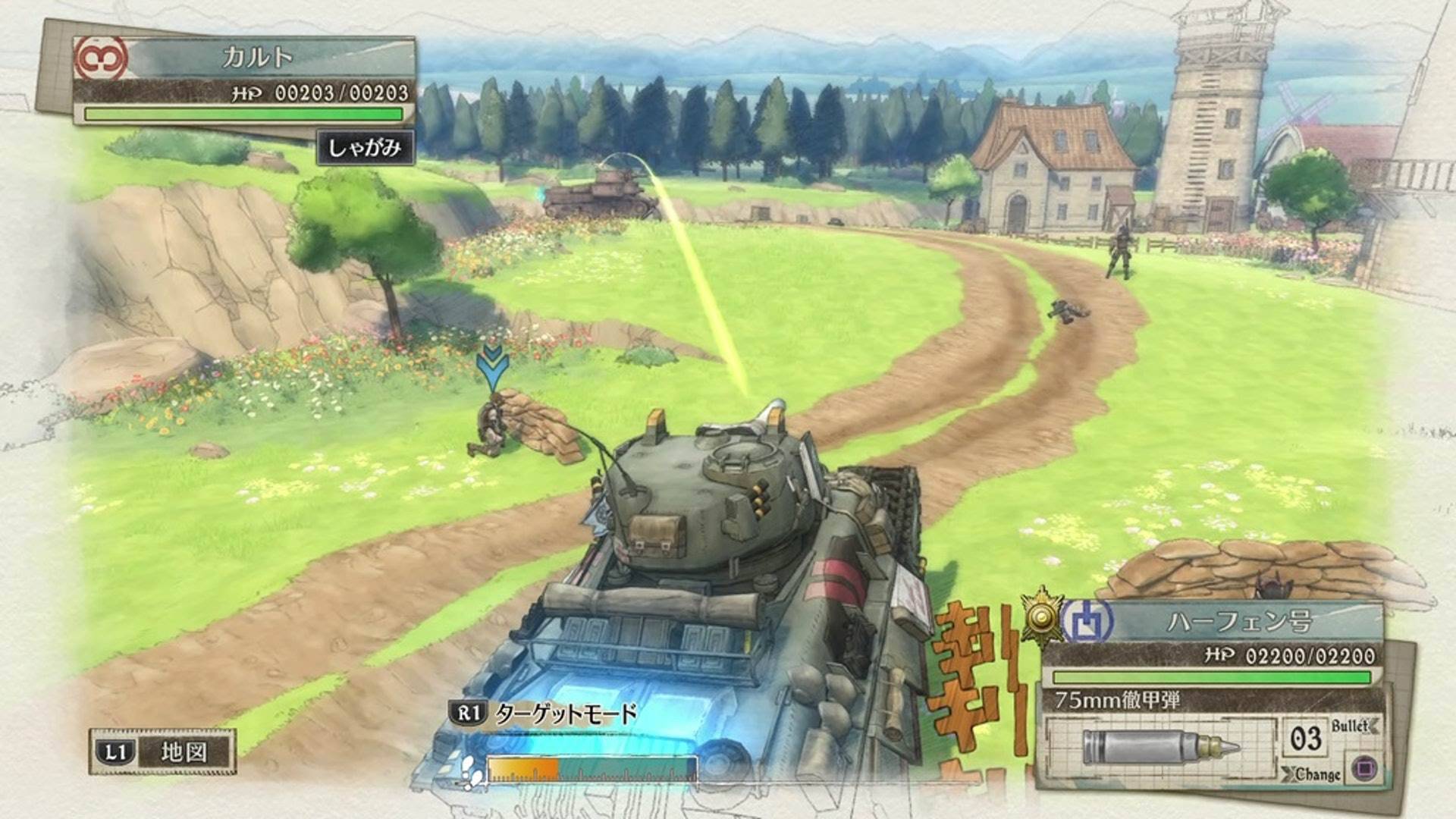Select the カルト unit panel
The height and width of the screenshot is (819, 1456).
tap(258, 58)
